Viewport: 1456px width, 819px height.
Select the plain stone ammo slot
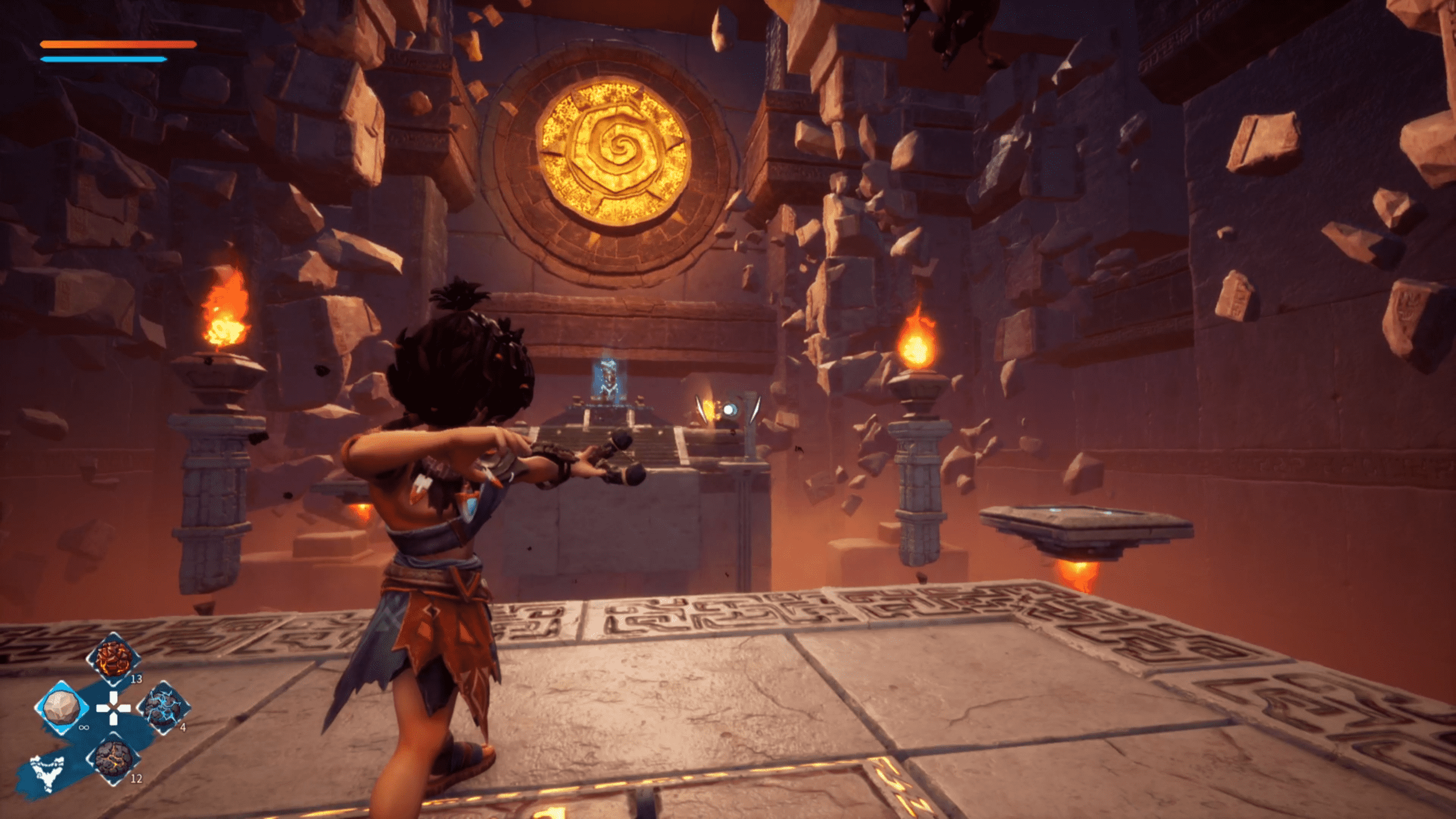click(62, 707)
